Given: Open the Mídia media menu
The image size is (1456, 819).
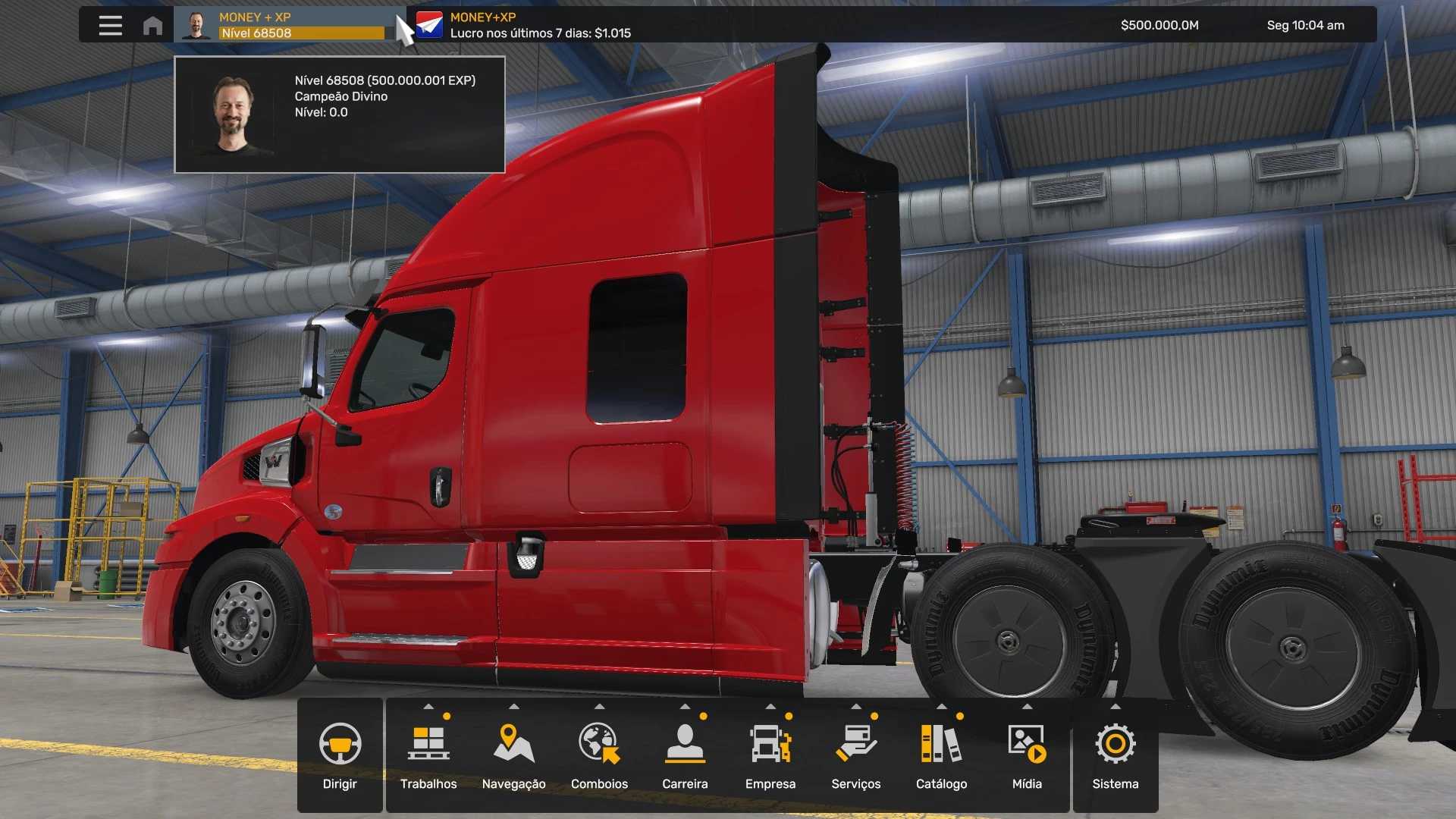Looking at the screenshot, I should pos(1027,755).
